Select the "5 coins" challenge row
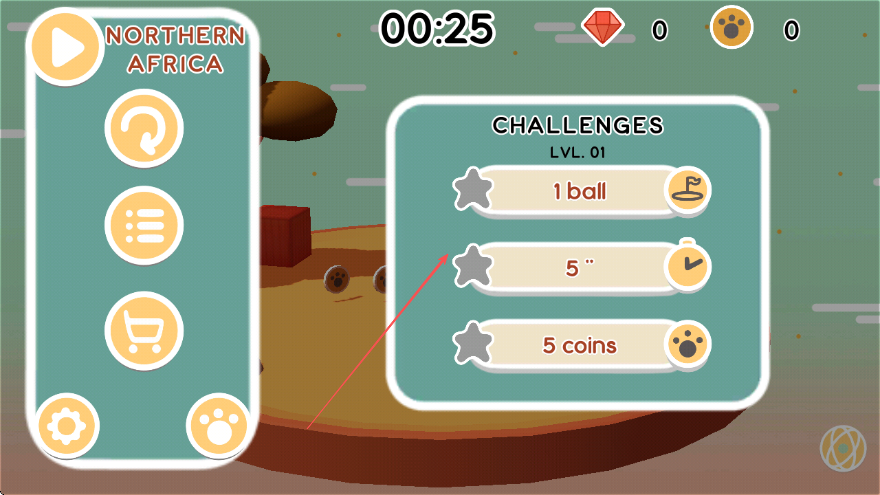 (x=580, y=346)
